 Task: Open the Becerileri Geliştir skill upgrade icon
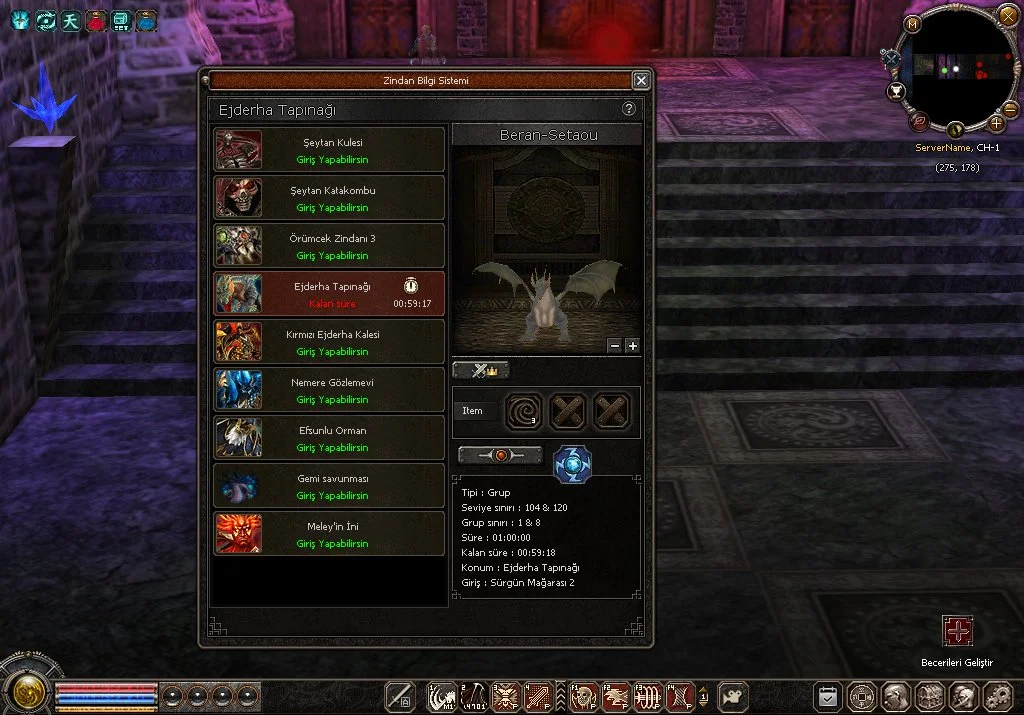tap(957, 631)
